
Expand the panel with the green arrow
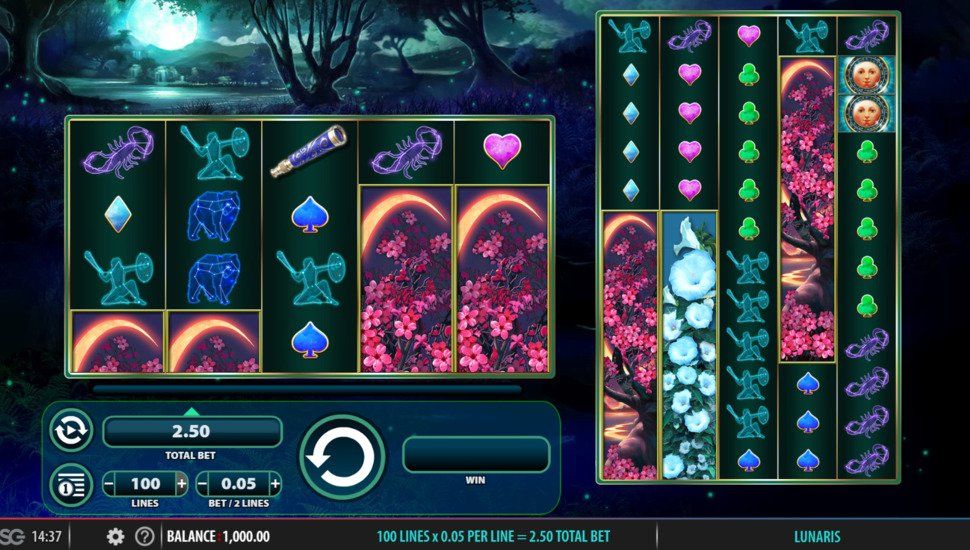(x=192, y=410)
